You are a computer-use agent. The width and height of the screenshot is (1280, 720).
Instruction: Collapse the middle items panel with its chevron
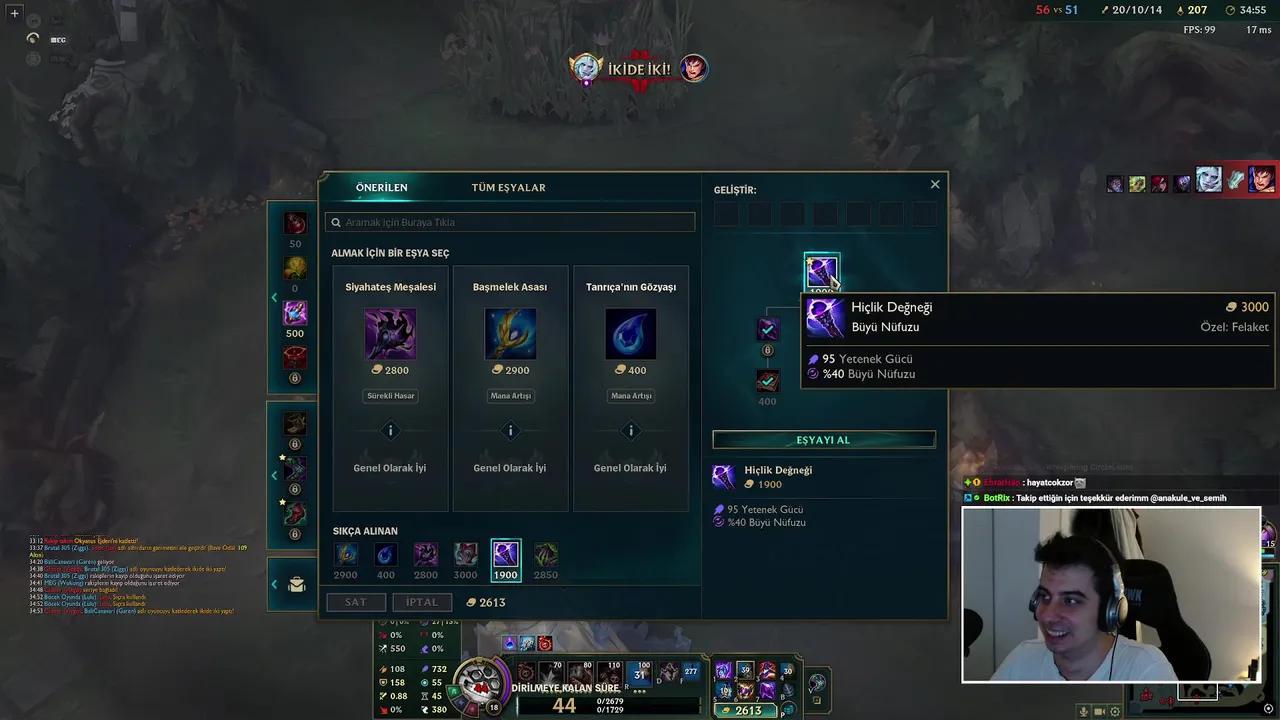(x=274, y=475)
